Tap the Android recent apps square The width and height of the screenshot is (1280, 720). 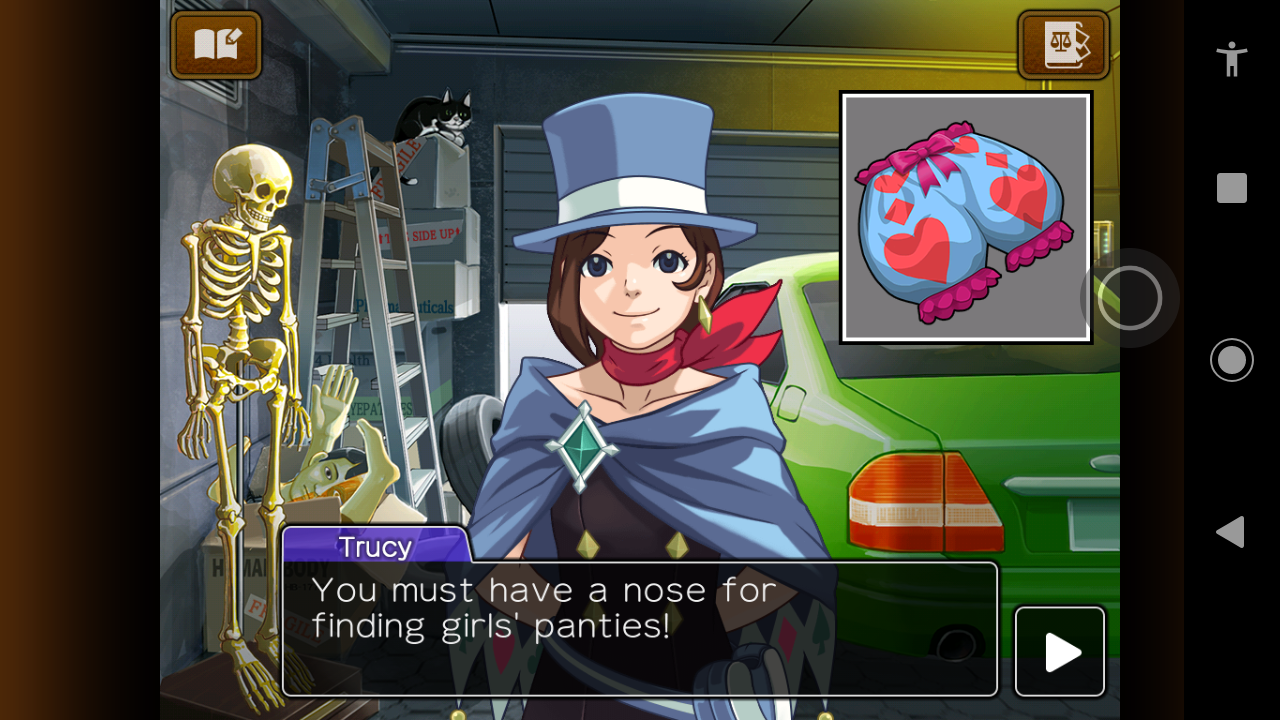(x=1232, y=188)
